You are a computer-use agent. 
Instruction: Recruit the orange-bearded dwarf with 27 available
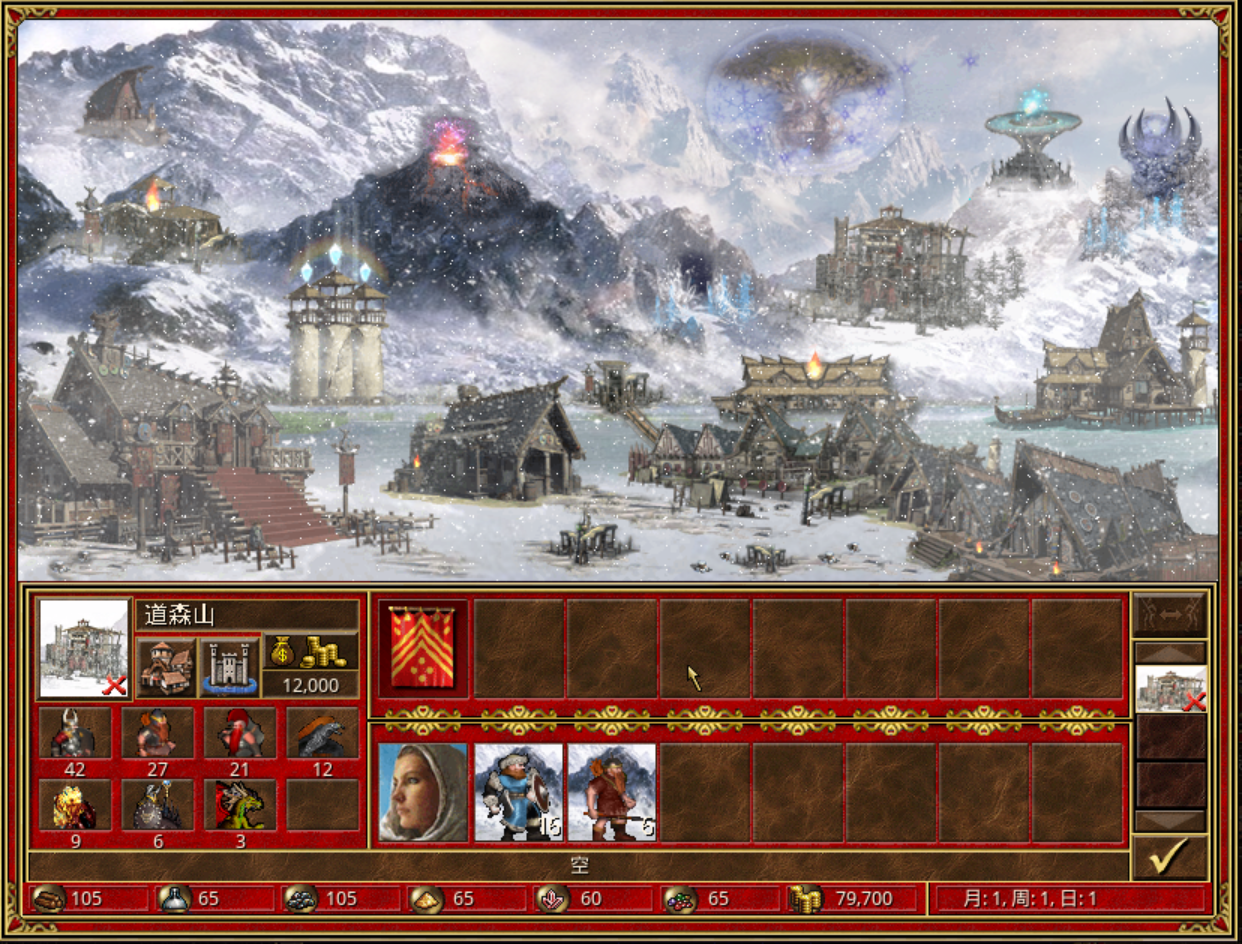[157, 734]
